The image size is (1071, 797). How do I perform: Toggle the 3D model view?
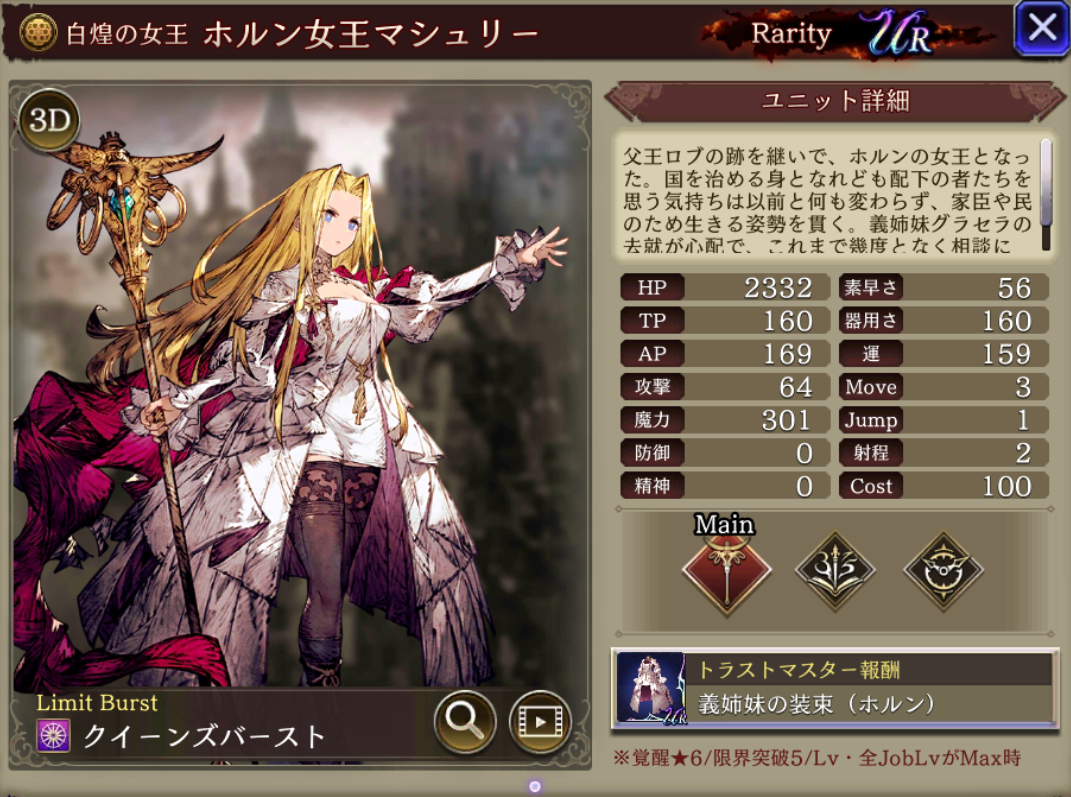tap(48, 120)
